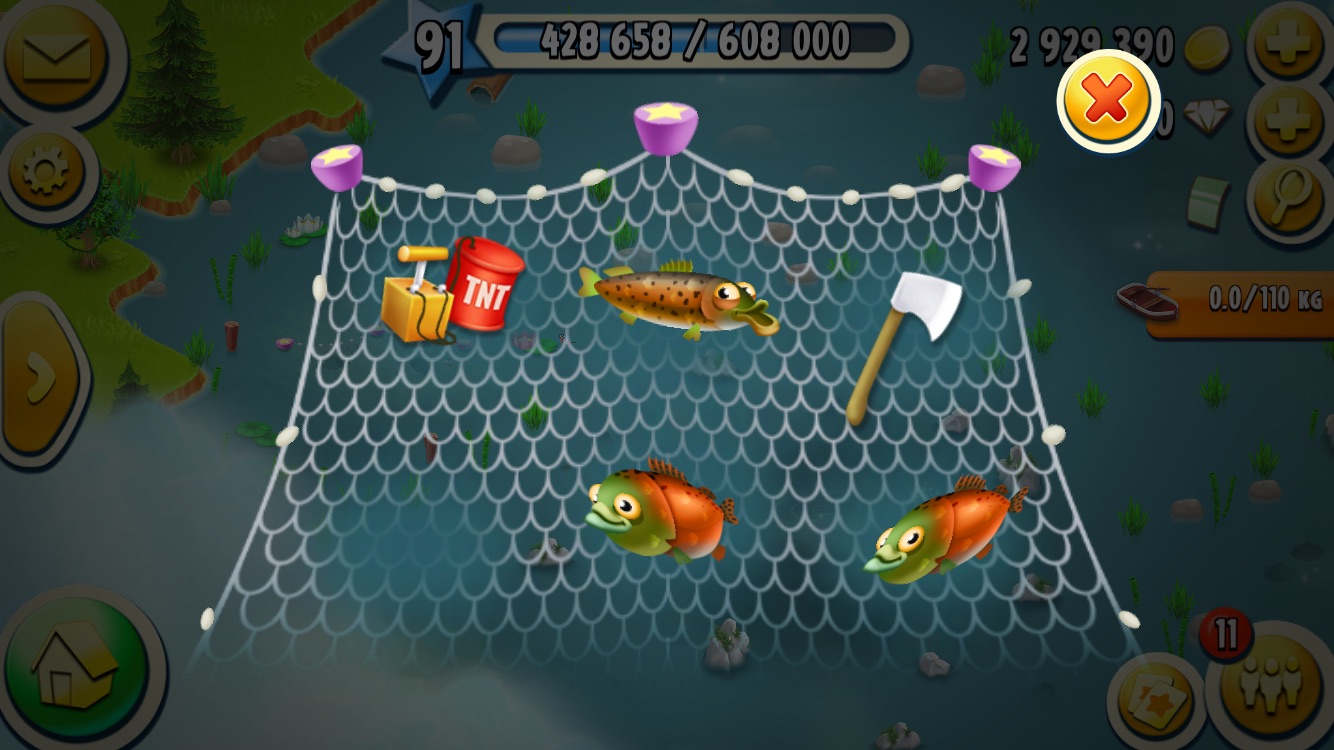
Task: Close the fishing net catch popup
Action: [1107, 100]
